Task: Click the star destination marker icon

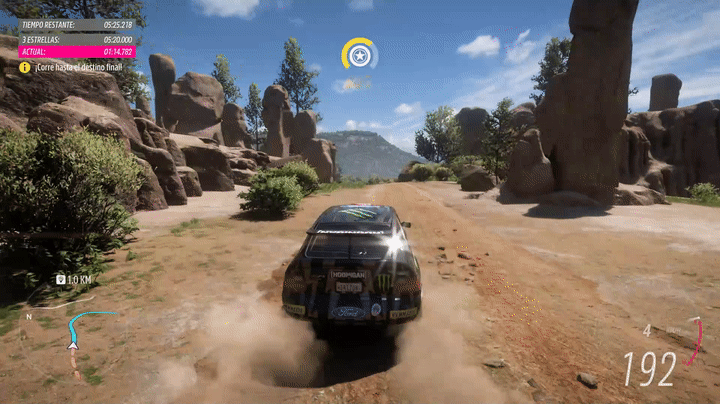Action: point(359,55)
